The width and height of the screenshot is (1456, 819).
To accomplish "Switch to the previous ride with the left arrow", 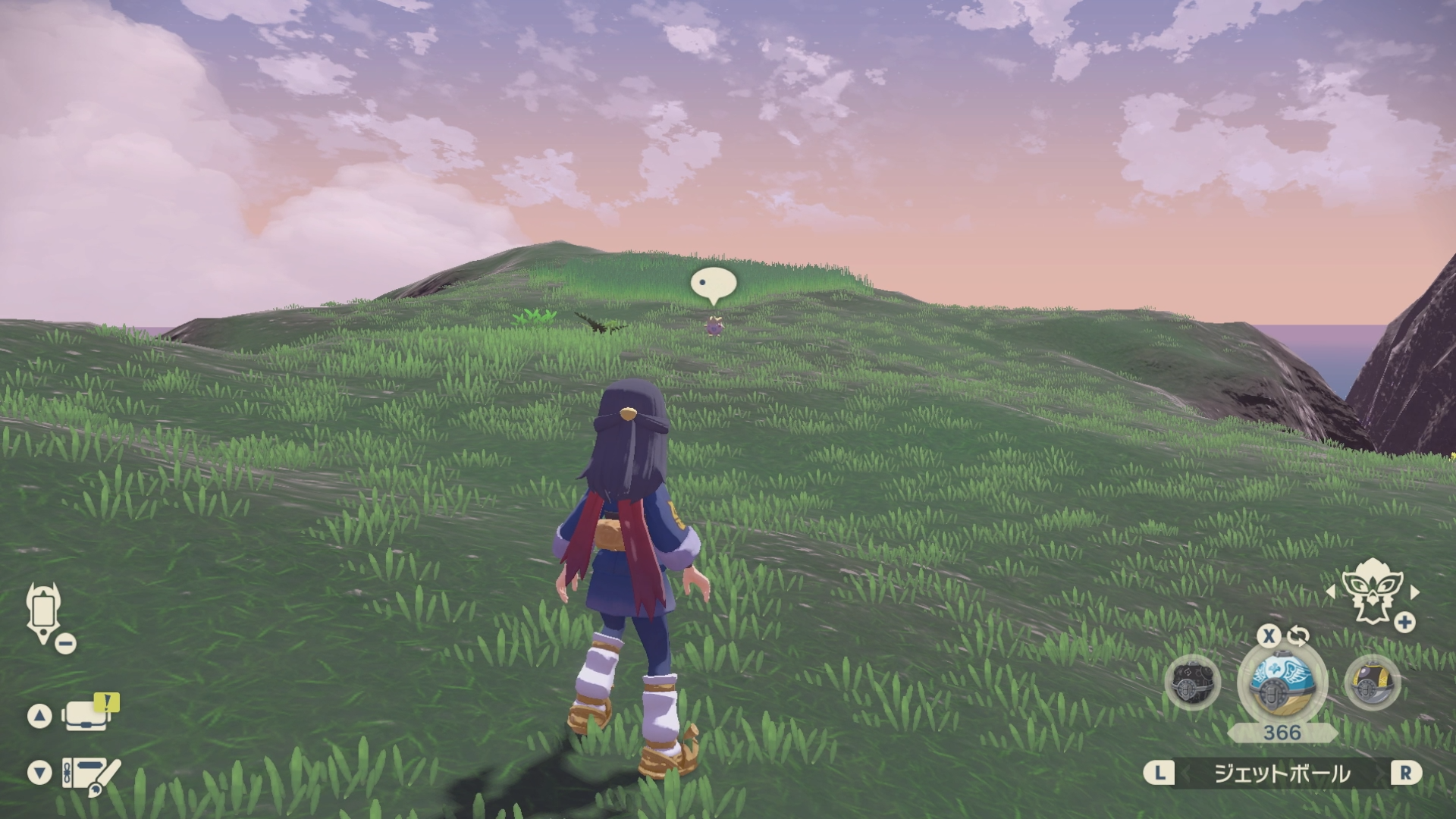I will pos(1331,591).
